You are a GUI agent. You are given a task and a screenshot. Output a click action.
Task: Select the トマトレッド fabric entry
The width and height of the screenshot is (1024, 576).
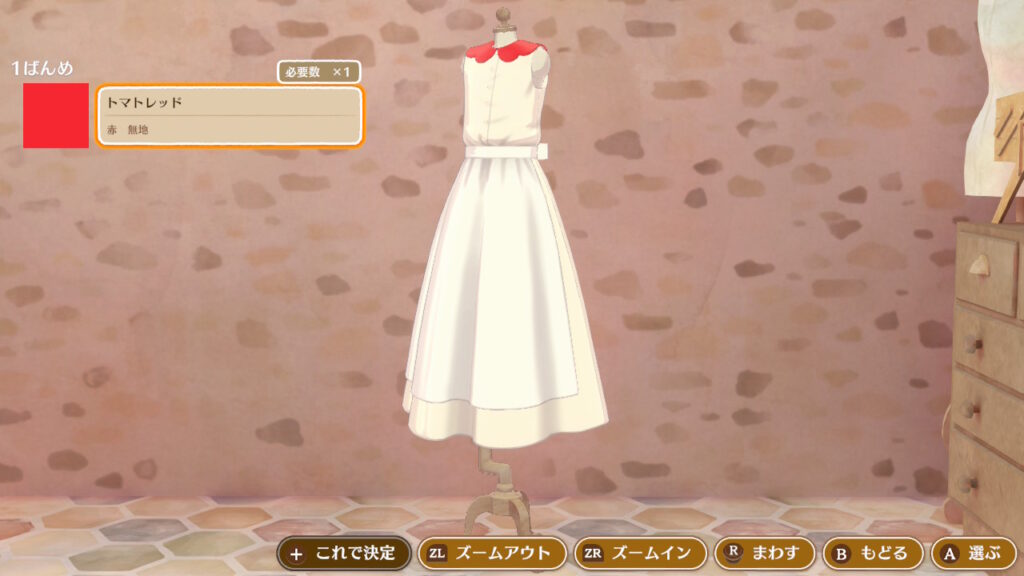(229, 116)
